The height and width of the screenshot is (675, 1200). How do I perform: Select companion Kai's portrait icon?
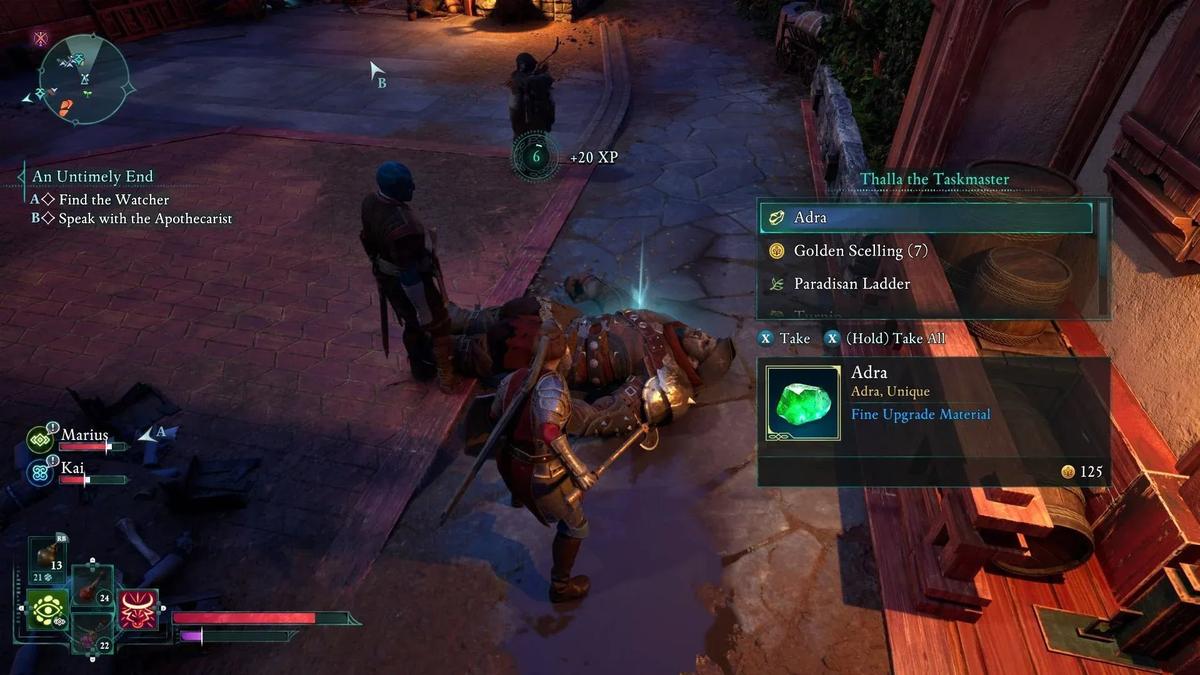[x=41, y=471]
